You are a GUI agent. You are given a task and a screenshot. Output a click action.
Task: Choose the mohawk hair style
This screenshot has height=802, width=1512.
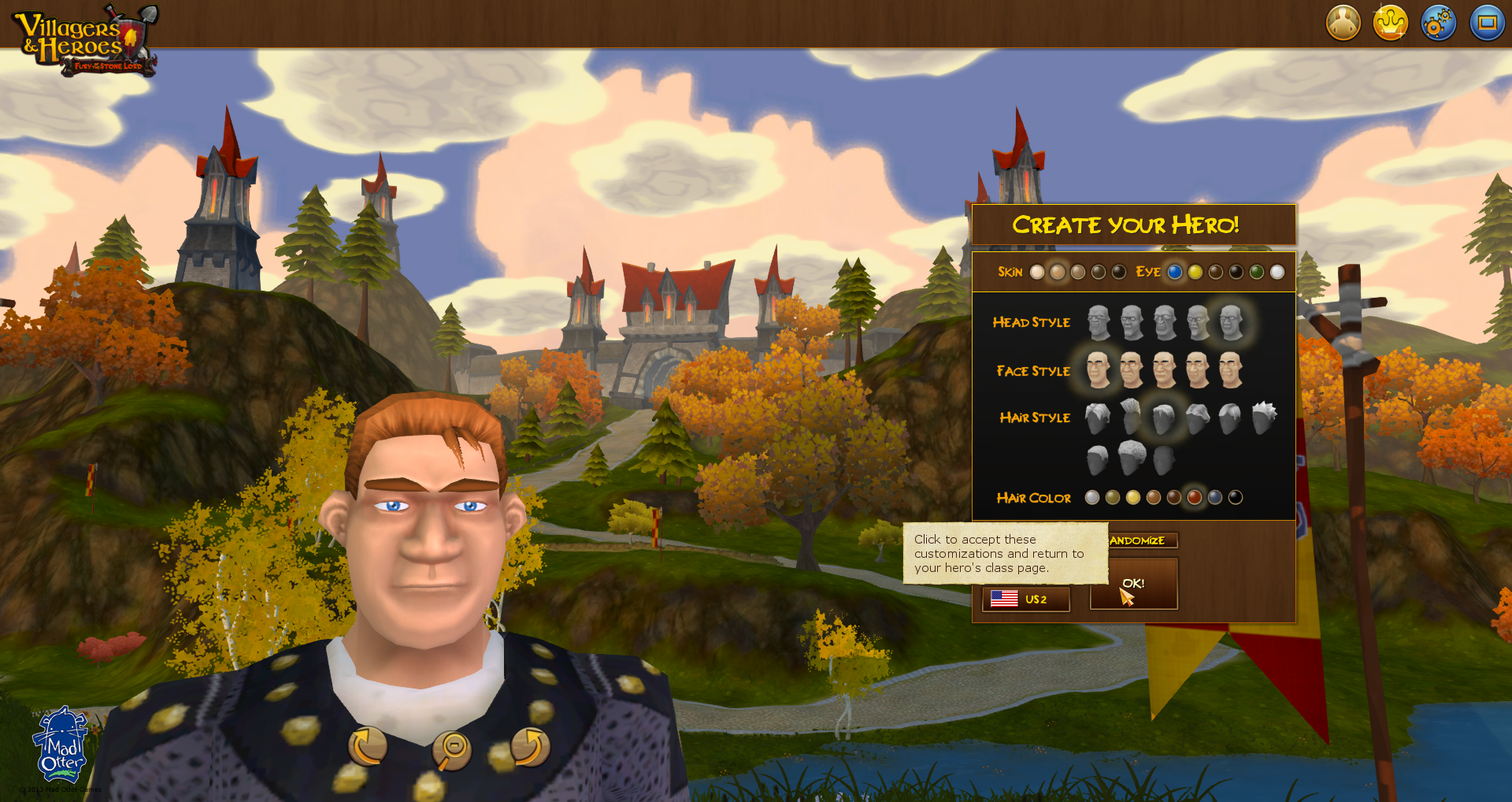[x=1131, y=416]
